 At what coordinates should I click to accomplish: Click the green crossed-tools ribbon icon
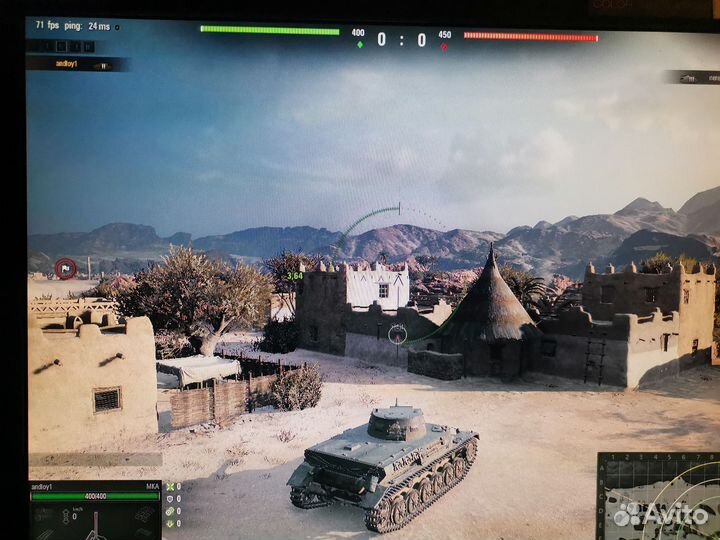click(x=170, y=487)
